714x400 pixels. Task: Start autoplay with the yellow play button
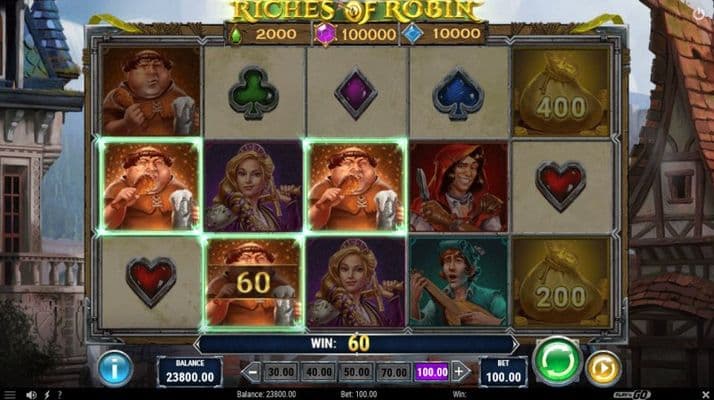point(603,368)
